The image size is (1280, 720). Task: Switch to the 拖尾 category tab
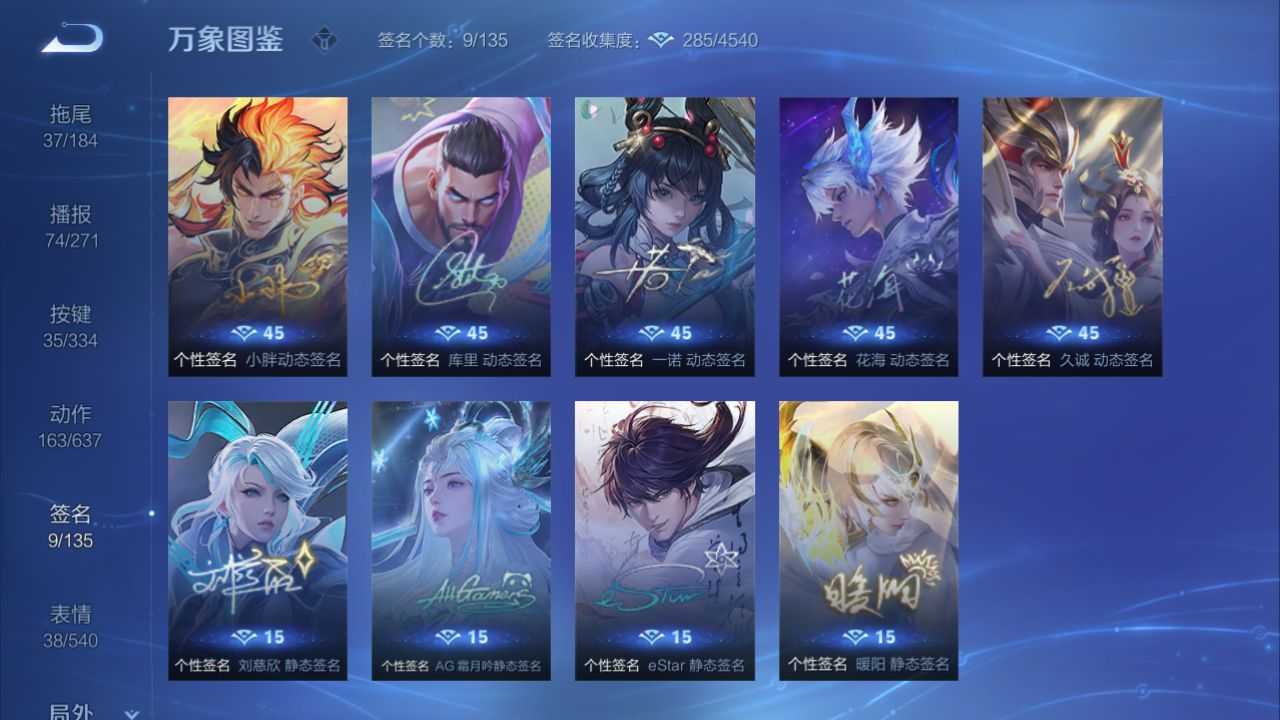point(70,126)
